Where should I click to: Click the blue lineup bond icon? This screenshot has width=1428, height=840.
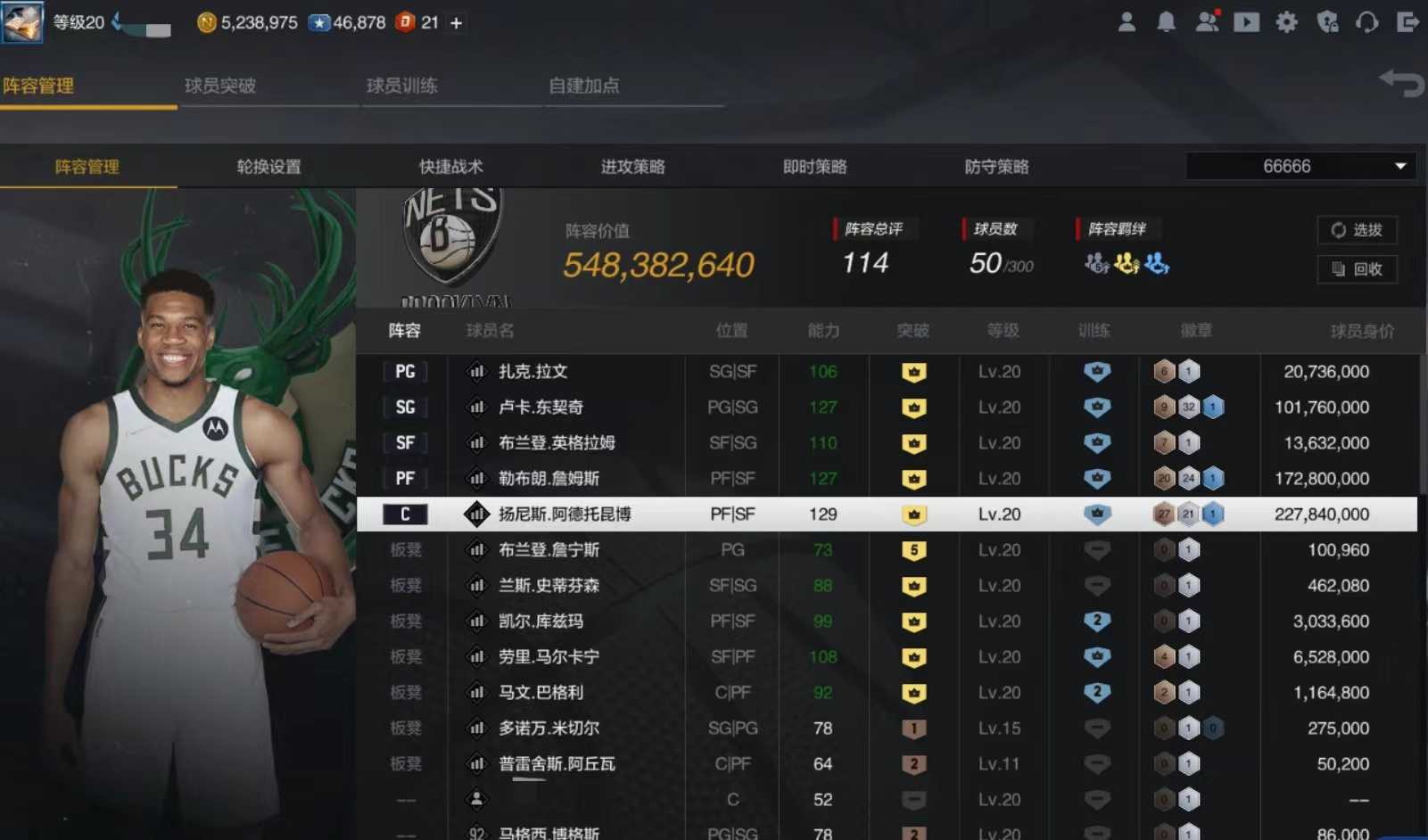tap(1156, 264)
